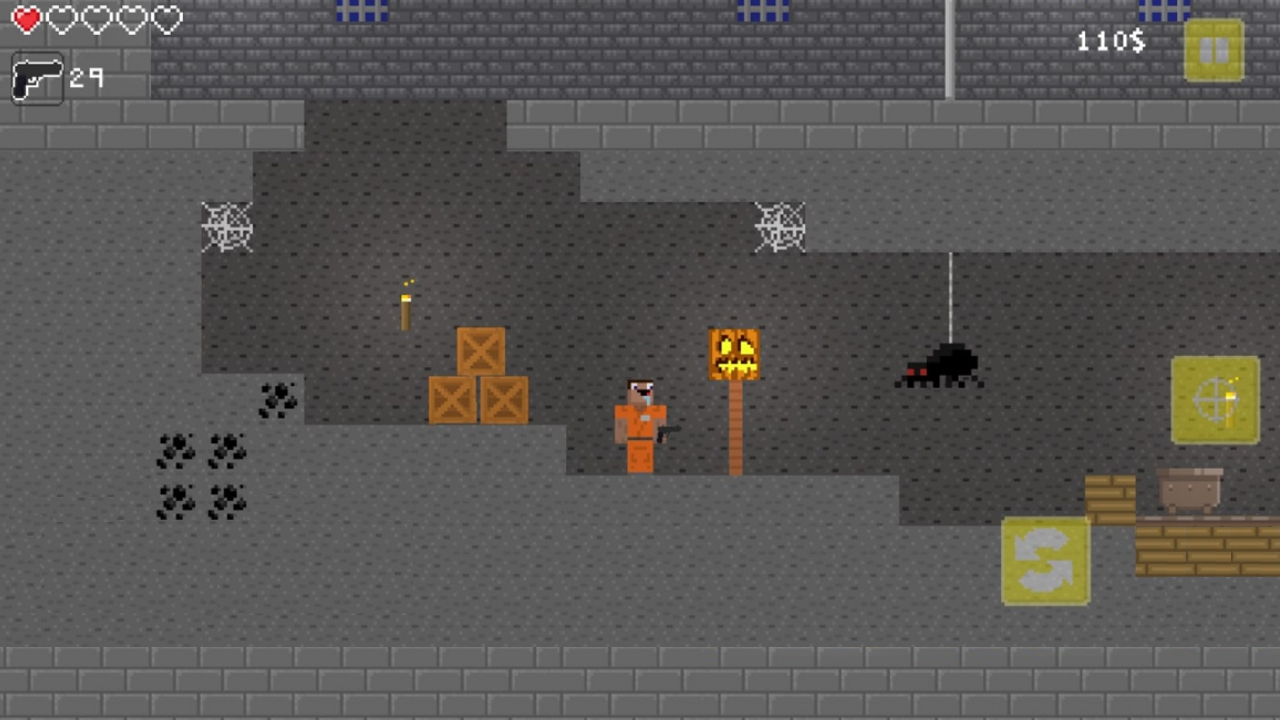1280x720 pixels.
Task: Click the rightmost empty heart
Action: pos(166,18)
